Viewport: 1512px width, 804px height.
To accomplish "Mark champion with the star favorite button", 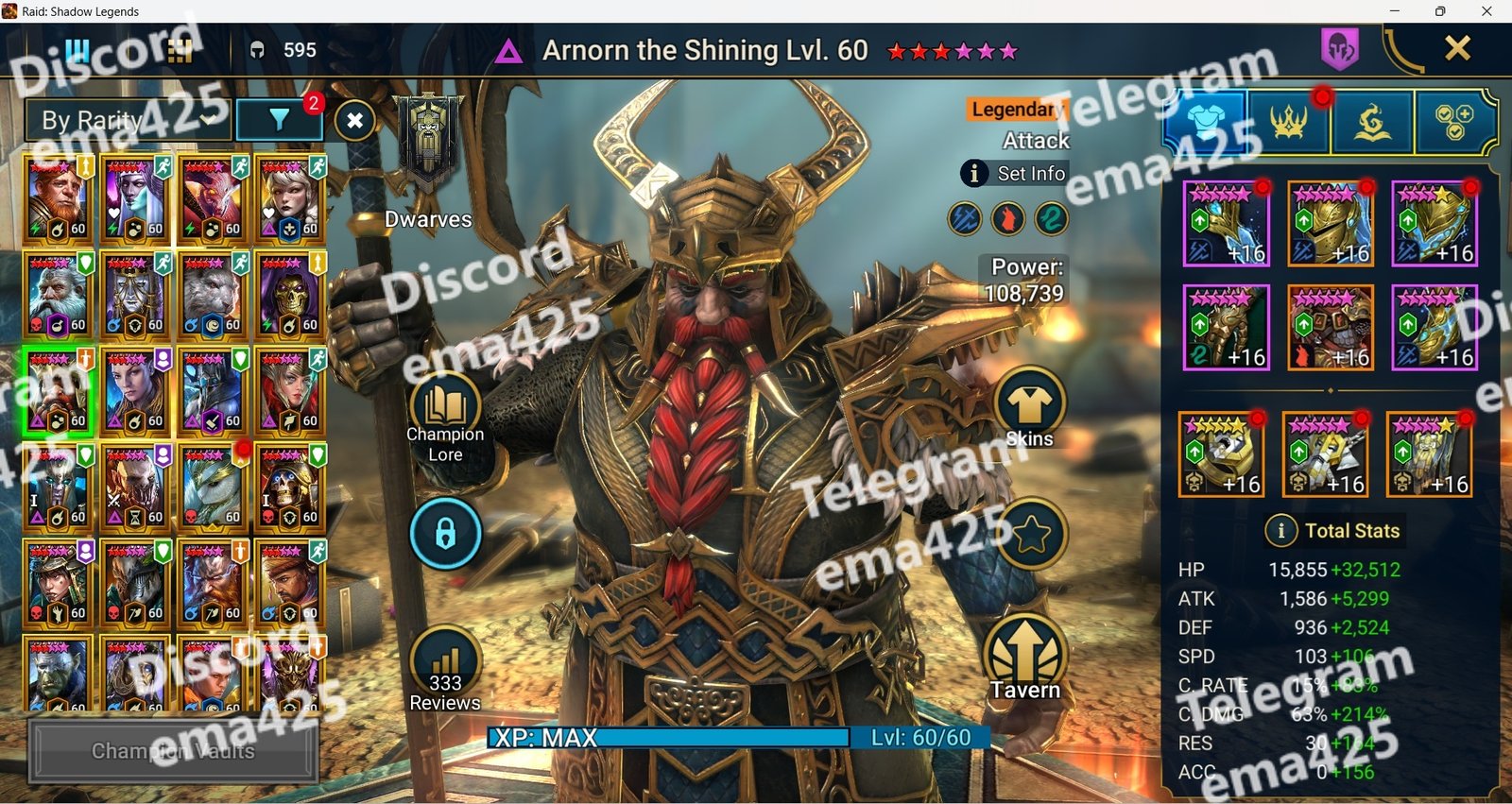I will pos(1031,535).
